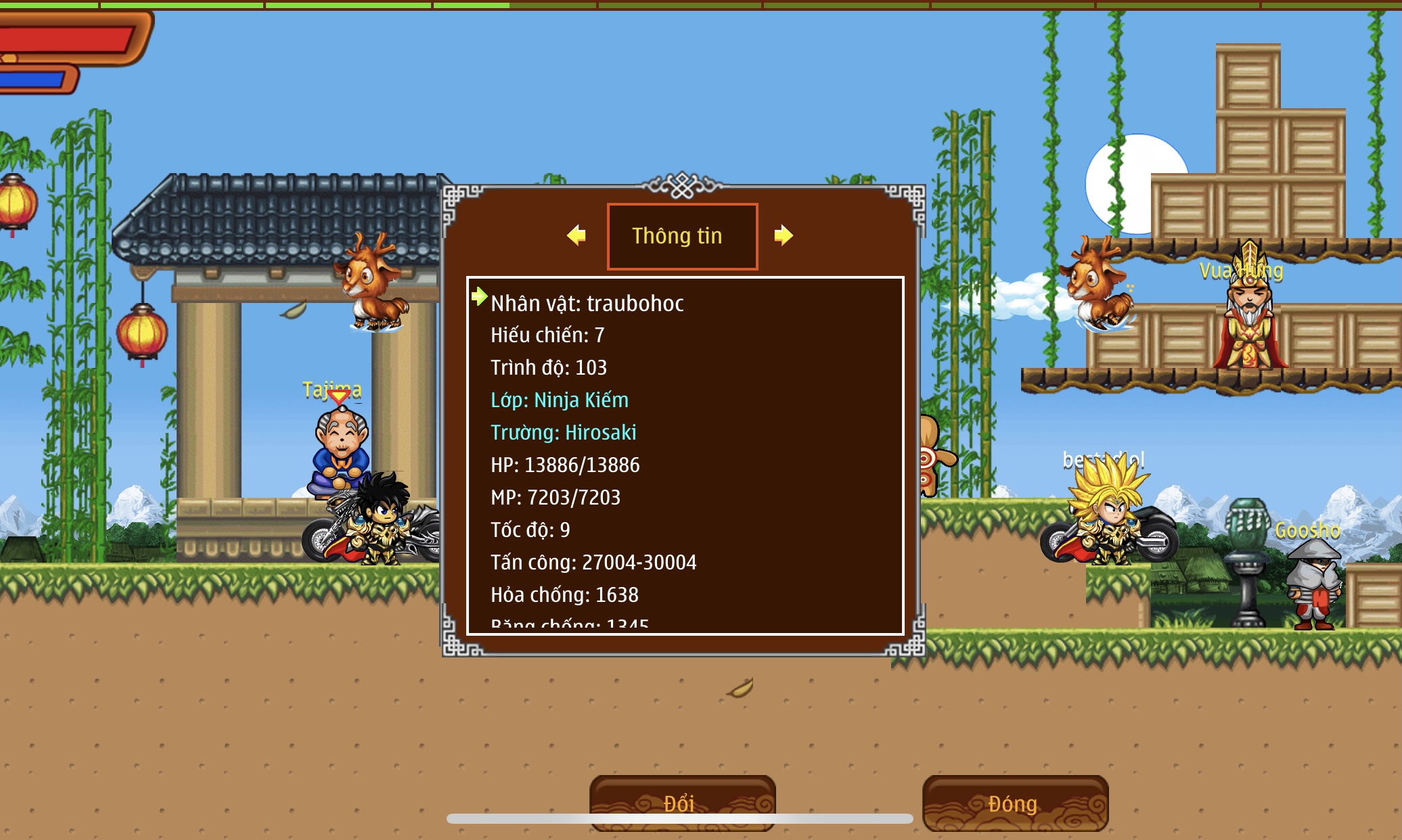Viewport: 1402px width, 840px height.
Task: Select the Thông tin tab header
Action: coord(681,236)
